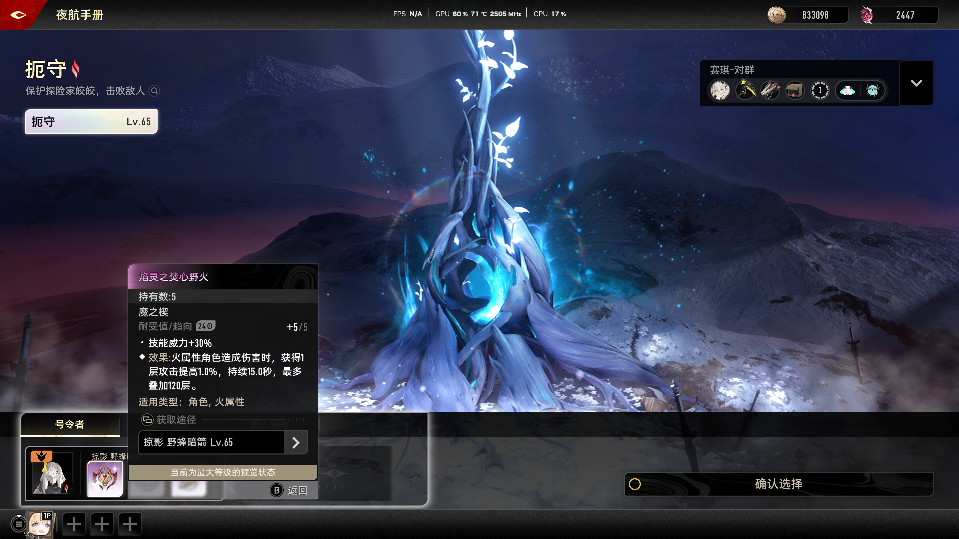This screenshot has width=959, height=539.
Task: Select the 扼守 Lv.65 difficulty entry
Action: pos(91,121)
